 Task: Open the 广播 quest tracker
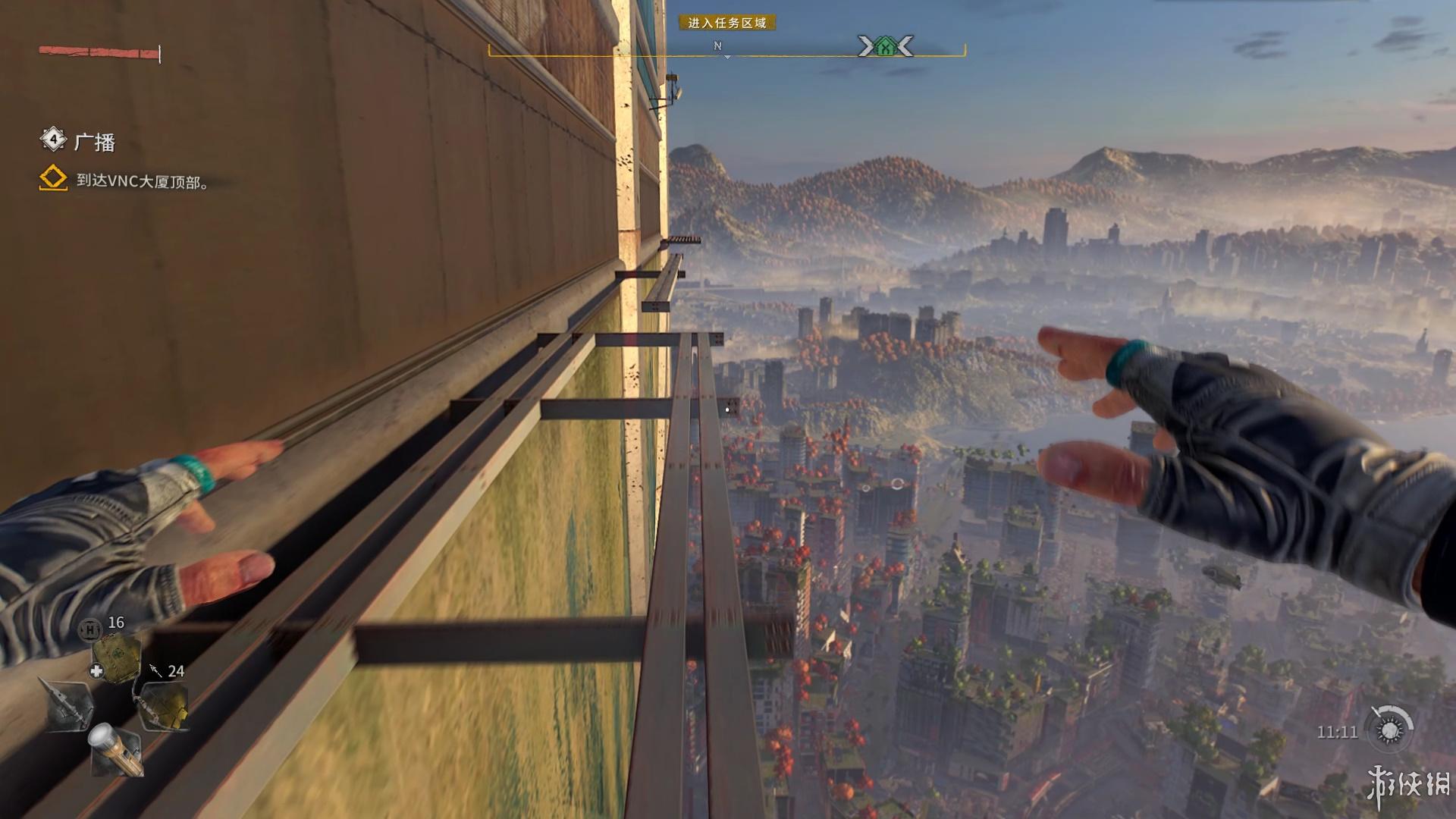tap(94, 142)
